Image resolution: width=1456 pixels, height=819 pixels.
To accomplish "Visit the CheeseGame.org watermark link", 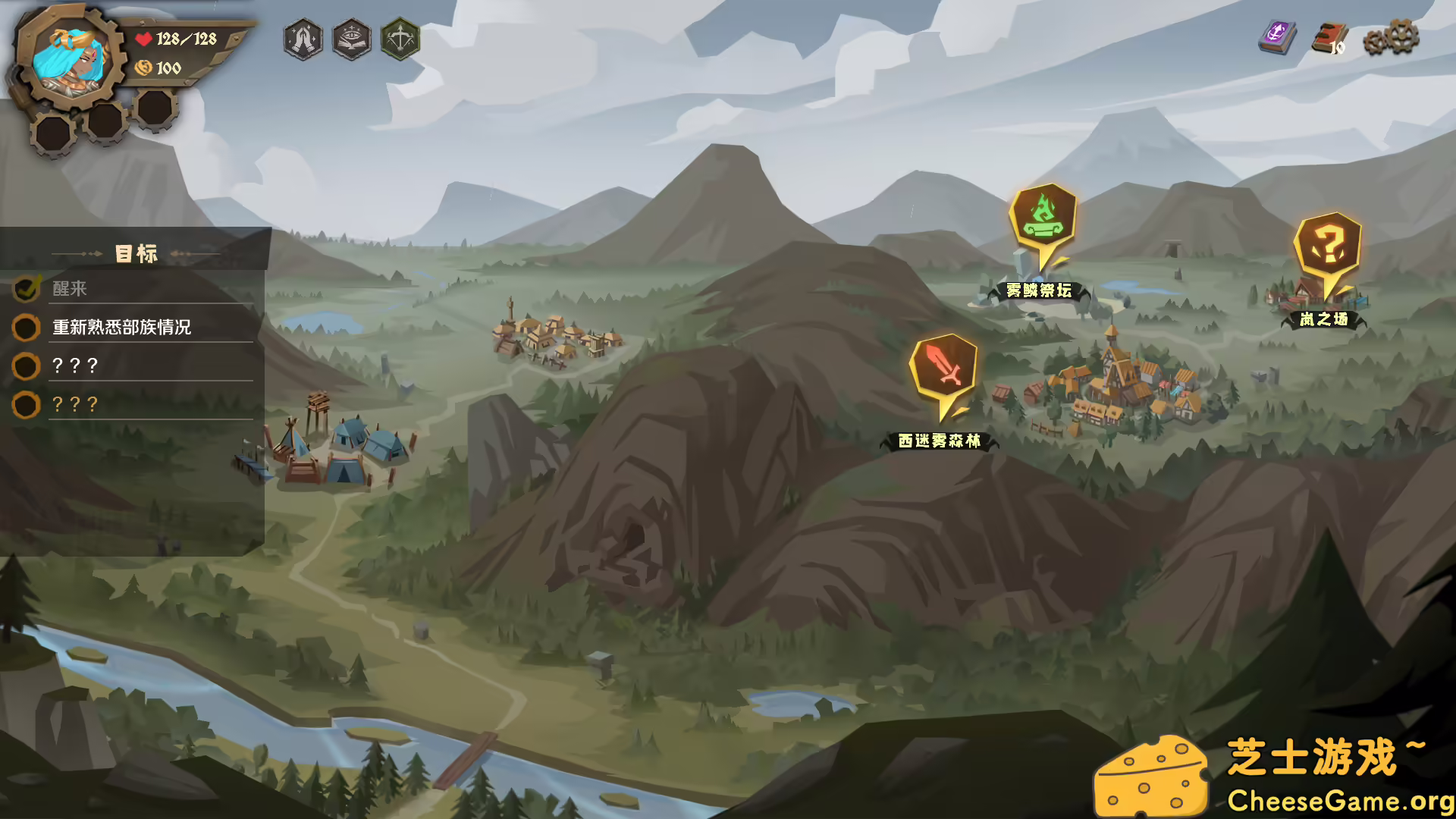I will pyautogui.click(x=1339, y=801).
